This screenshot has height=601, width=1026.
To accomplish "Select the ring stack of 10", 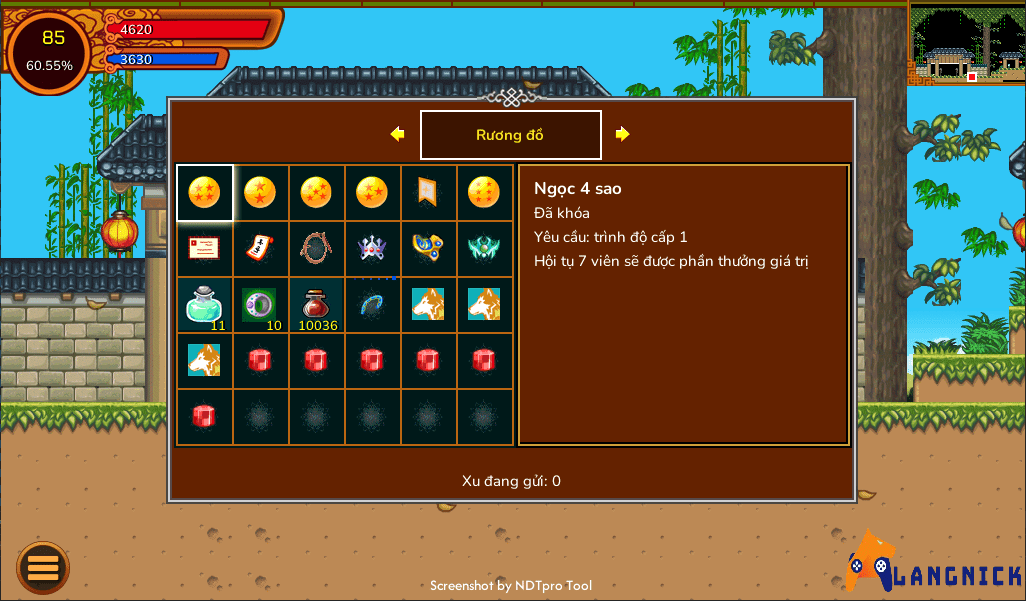I will click(260, 304).
